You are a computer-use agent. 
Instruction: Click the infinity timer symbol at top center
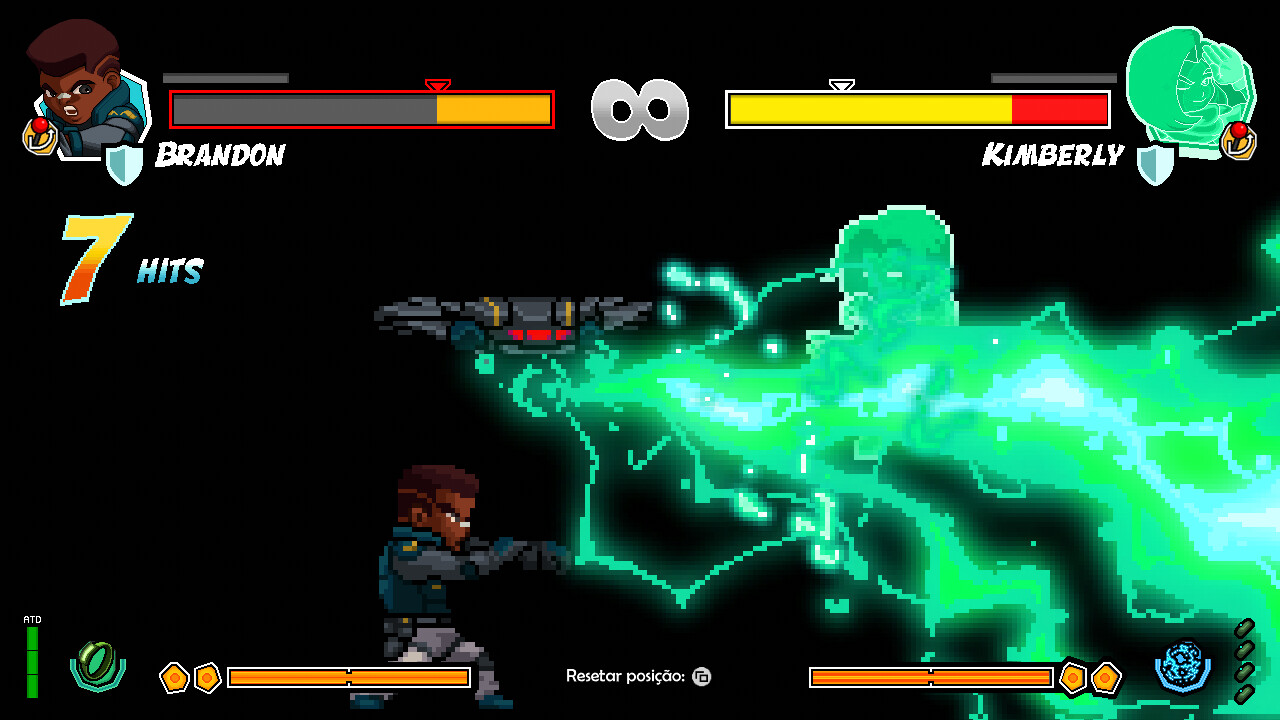(x=640, y=110)
